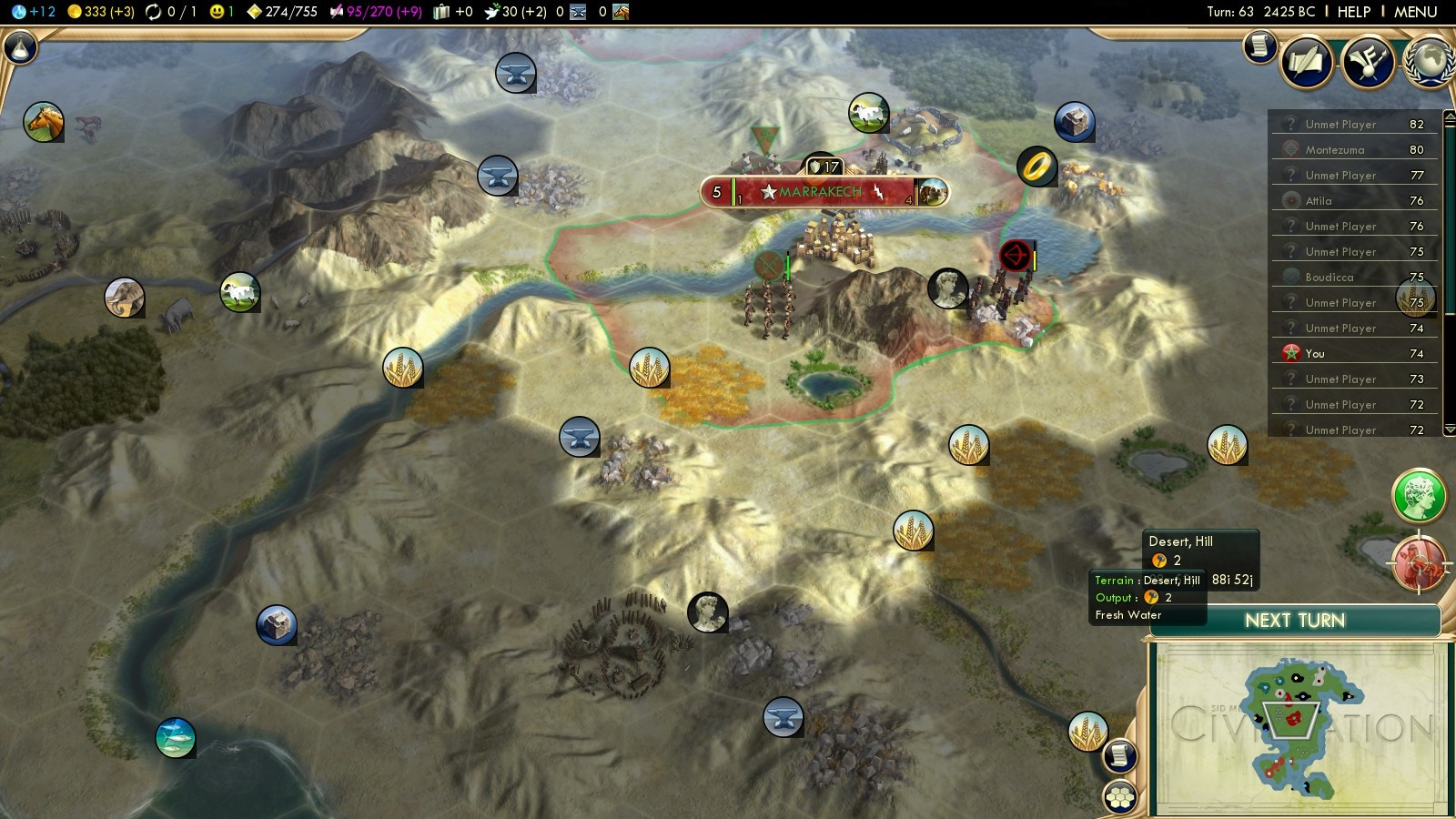Viewport: 1456px width, 819px height.
Task: Click the gold treasury readout in top bar
Action: tap(101, 12)
